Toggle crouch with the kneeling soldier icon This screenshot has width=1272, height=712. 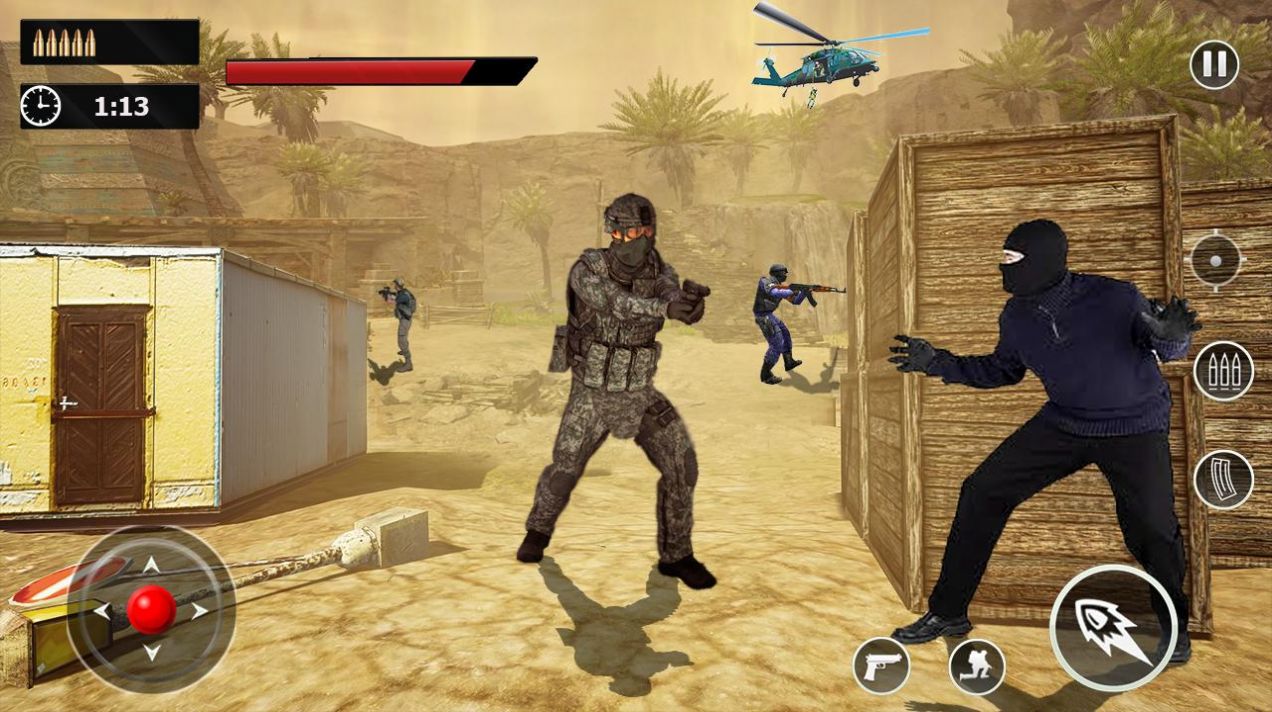pos(976,667)
